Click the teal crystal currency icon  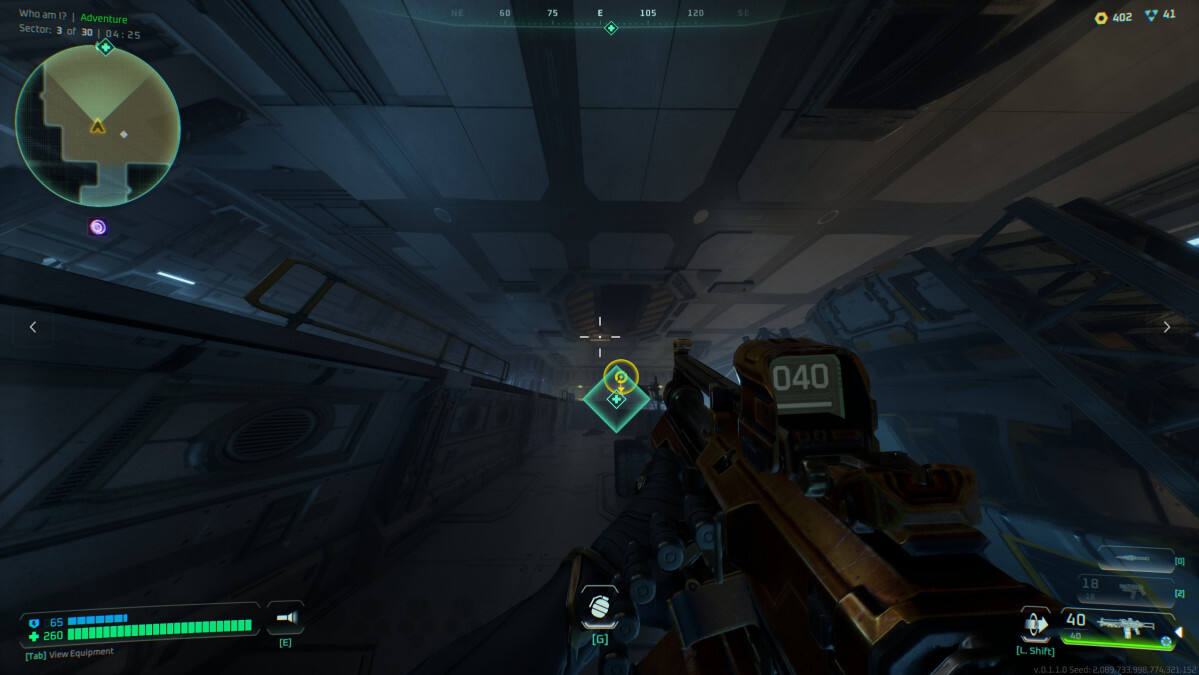(1151, 16)
